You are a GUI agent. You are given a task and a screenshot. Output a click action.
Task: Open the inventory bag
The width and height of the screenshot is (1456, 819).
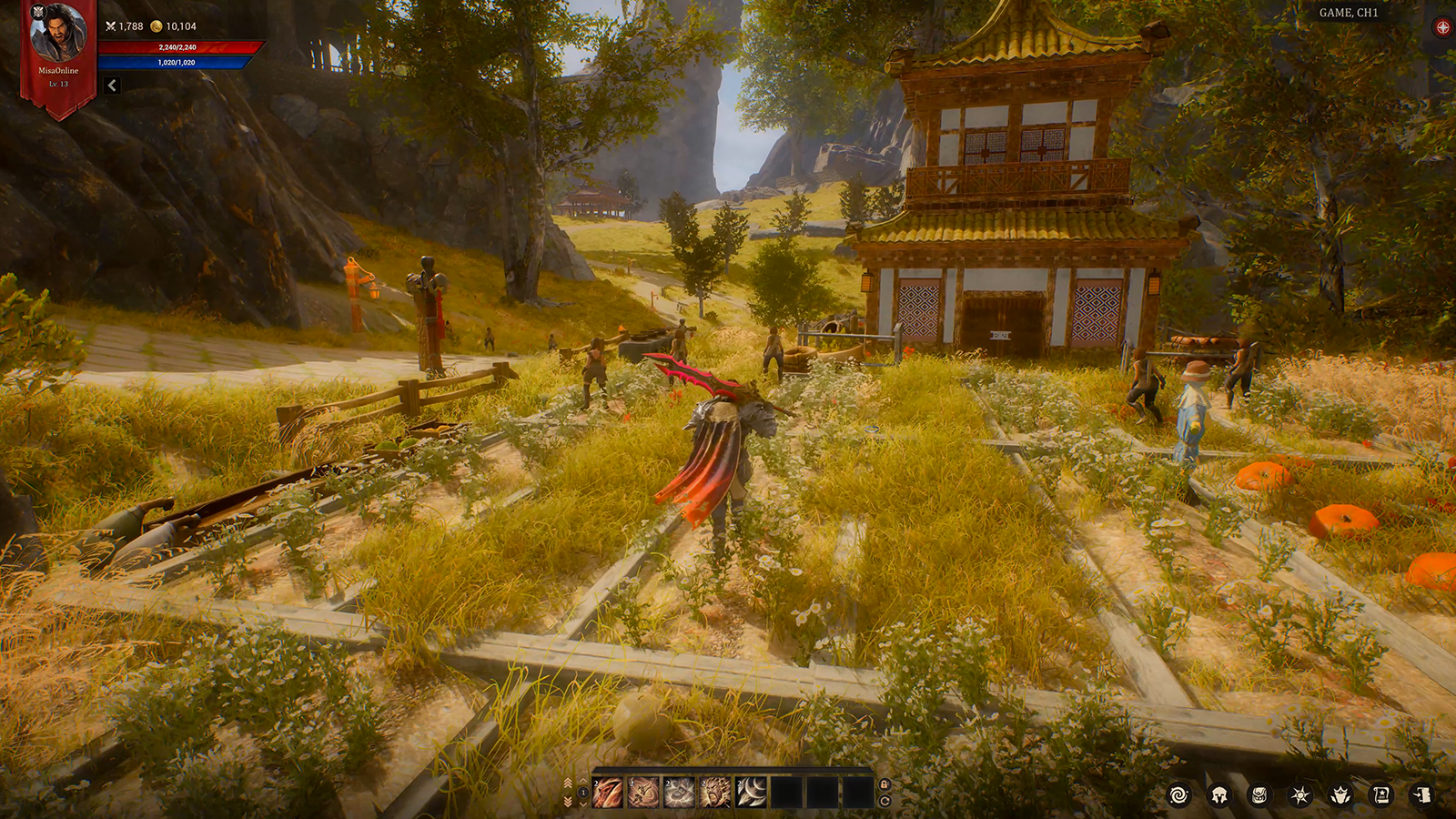(x=1259, y=795)
